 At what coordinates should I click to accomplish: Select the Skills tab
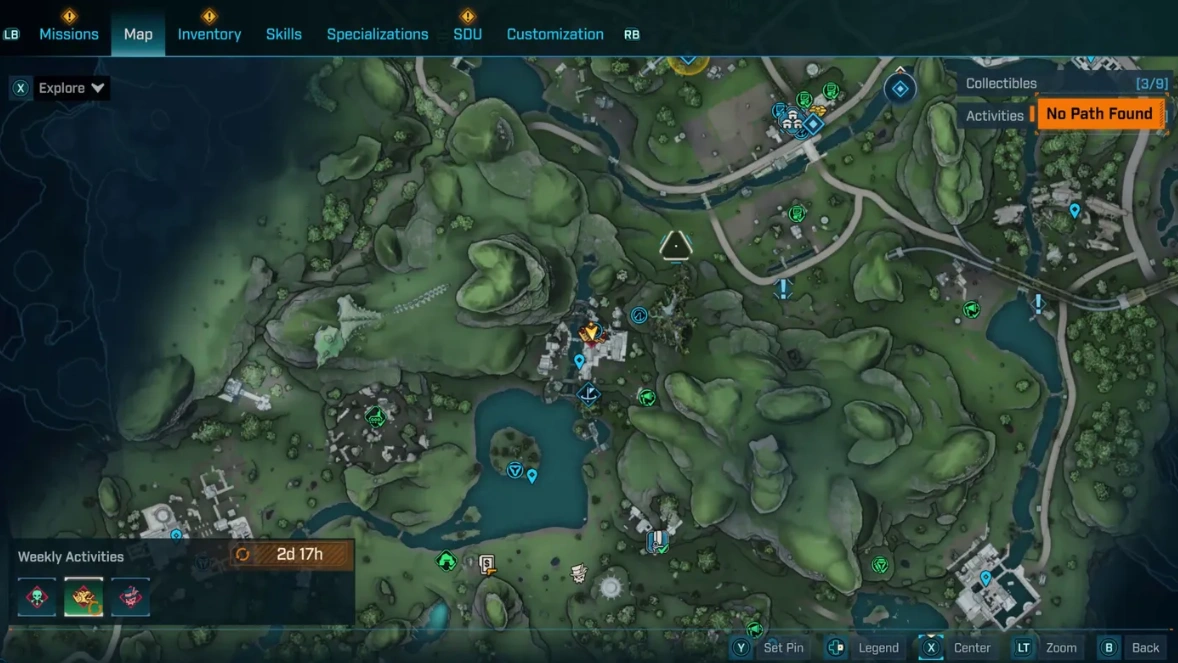(x=284, y=34)
